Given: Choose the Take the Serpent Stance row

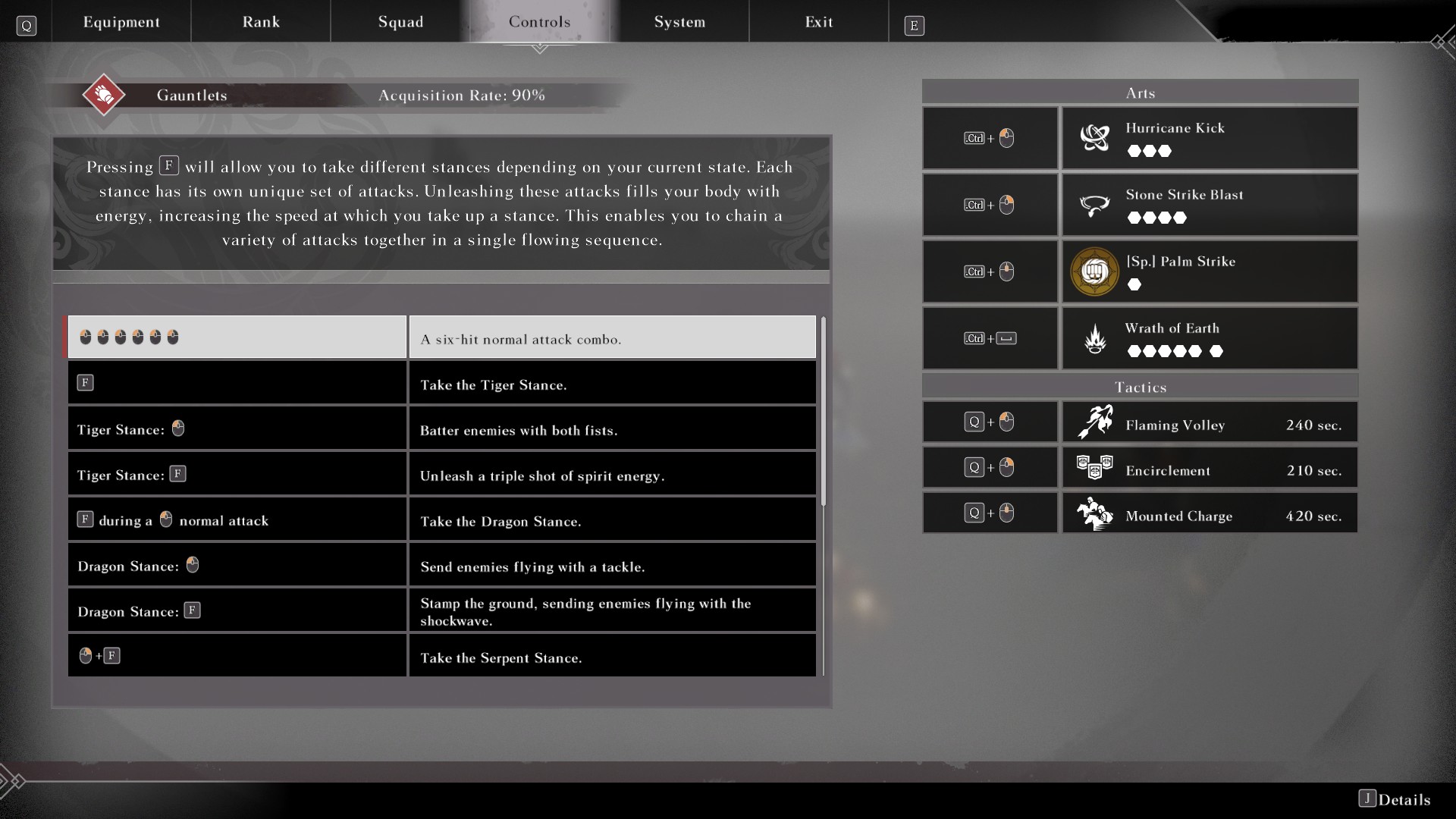Looking at the screenshot, I should click(x=441, y=656).
